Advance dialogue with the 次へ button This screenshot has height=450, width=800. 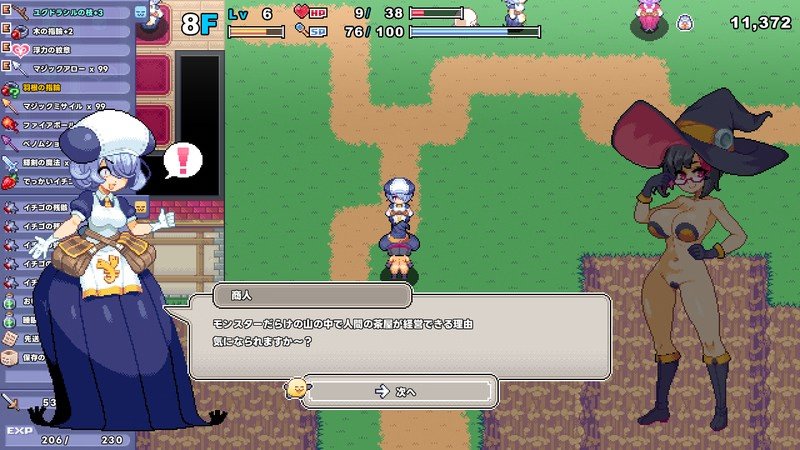pyautogui.click(x=399, y=391)
